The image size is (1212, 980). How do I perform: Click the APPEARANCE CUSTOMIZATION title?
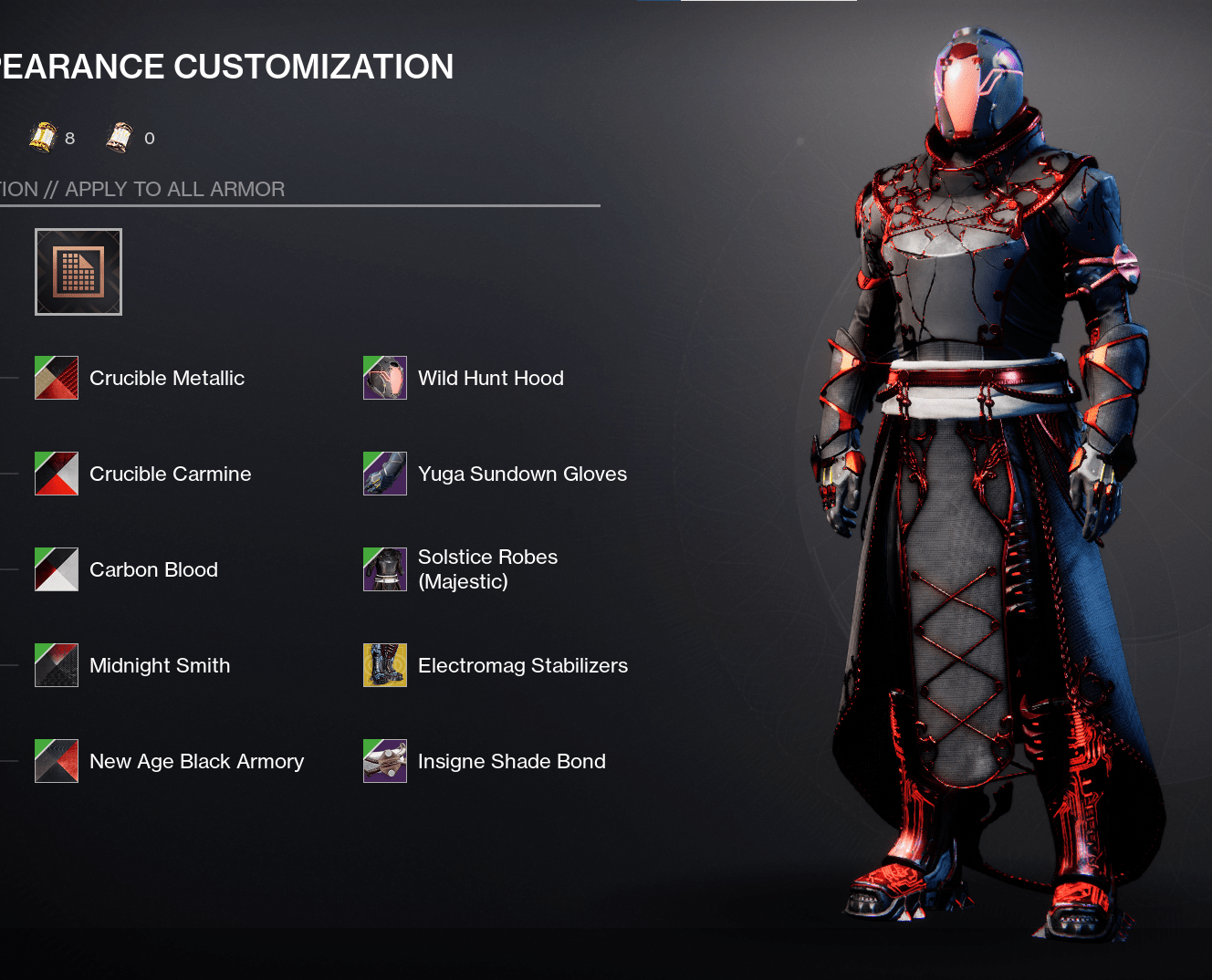pyautogui.click(x=226, y=66)
